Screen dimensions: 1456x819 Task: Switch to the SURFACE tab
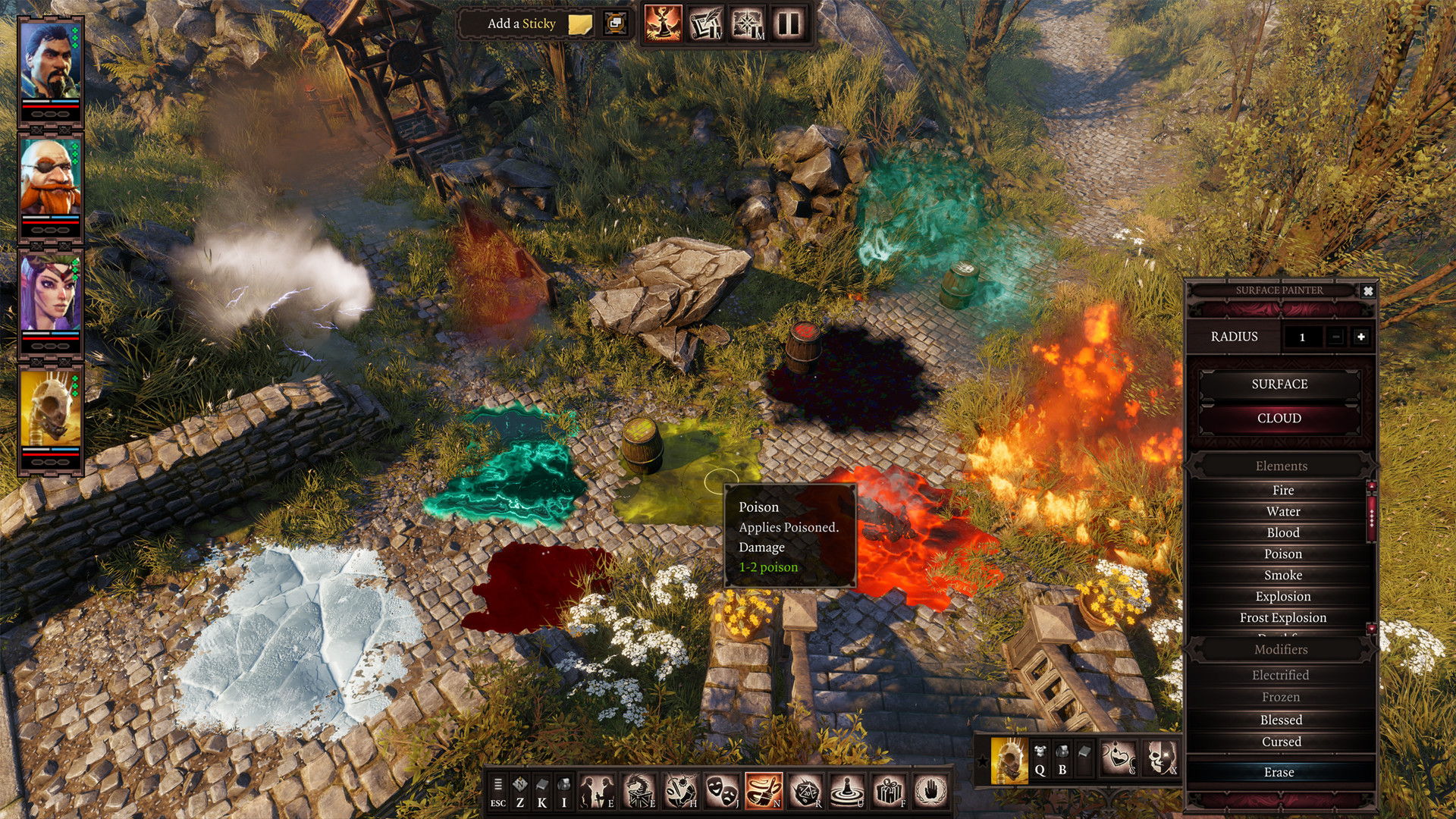pos(1280,384)
